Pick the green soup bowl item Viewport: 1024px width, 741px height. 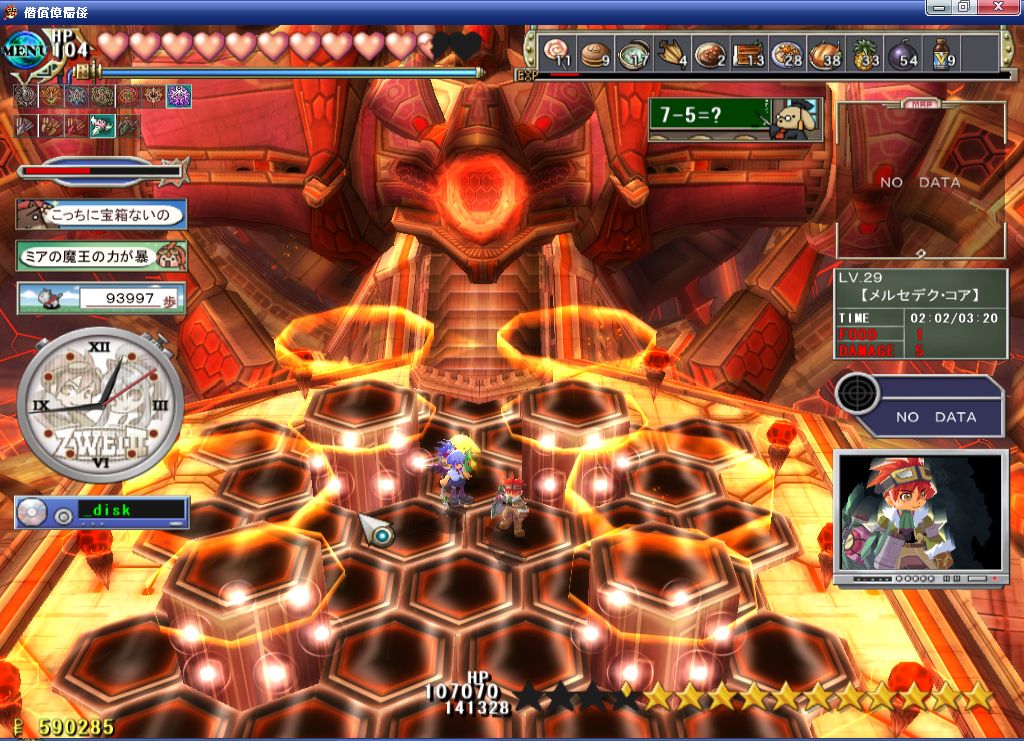pyautogui.click(x=633, y=52)
